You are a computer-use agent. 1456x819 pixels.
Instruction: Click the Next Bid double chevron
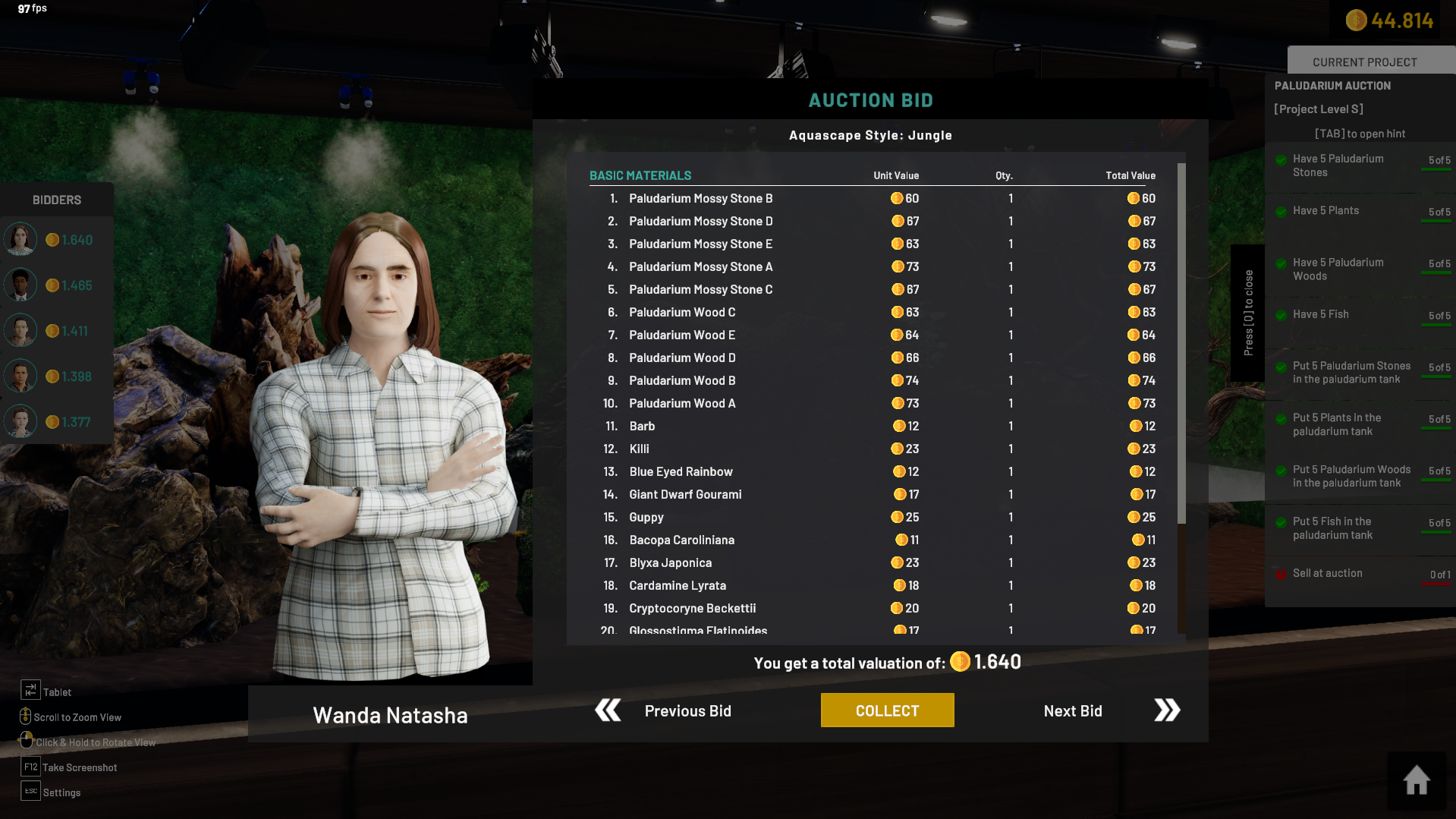click(1166, 710)
